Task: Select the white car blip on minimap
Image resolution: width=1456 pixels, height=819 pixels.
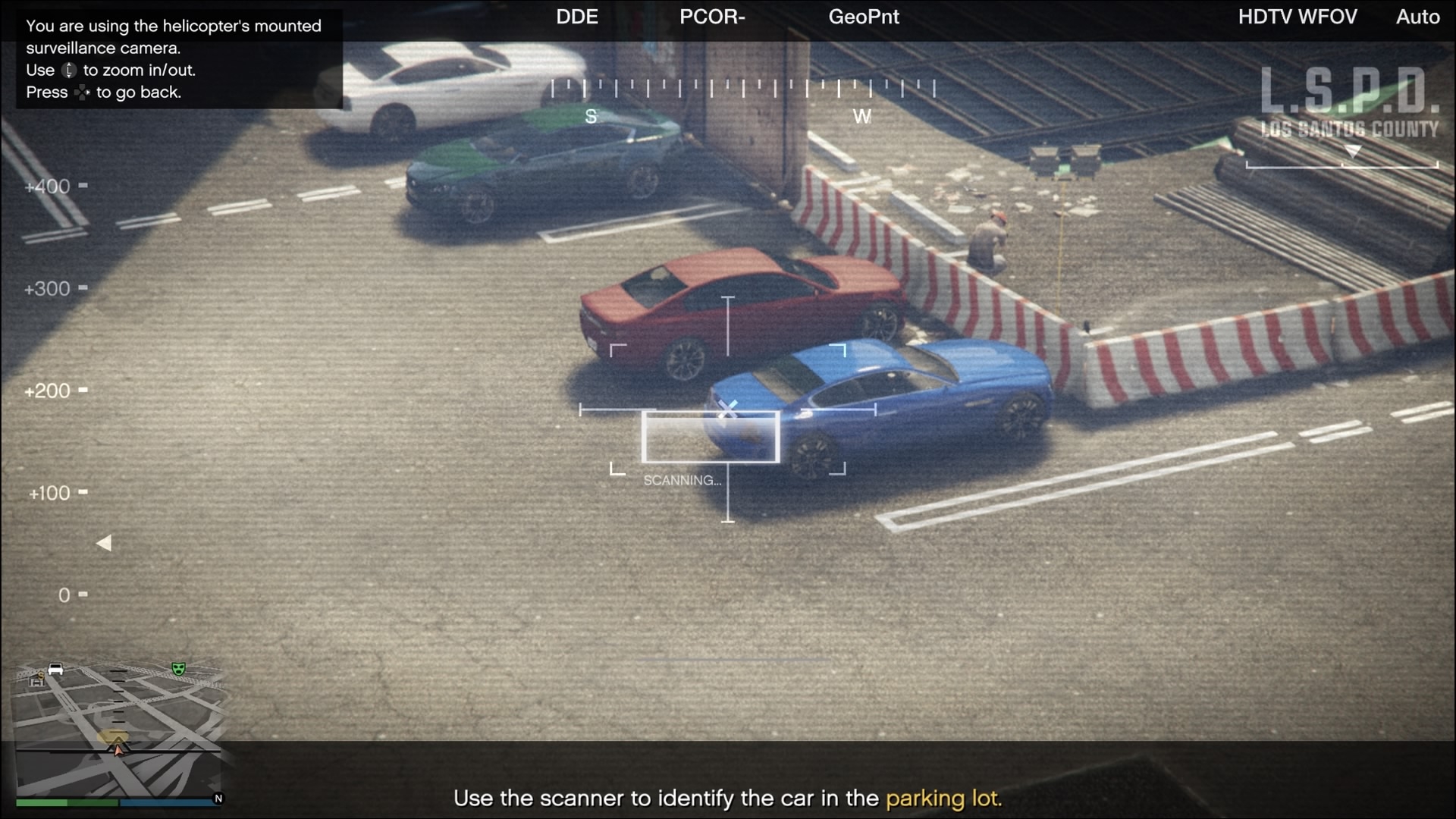Action: [x=55, y=669]
